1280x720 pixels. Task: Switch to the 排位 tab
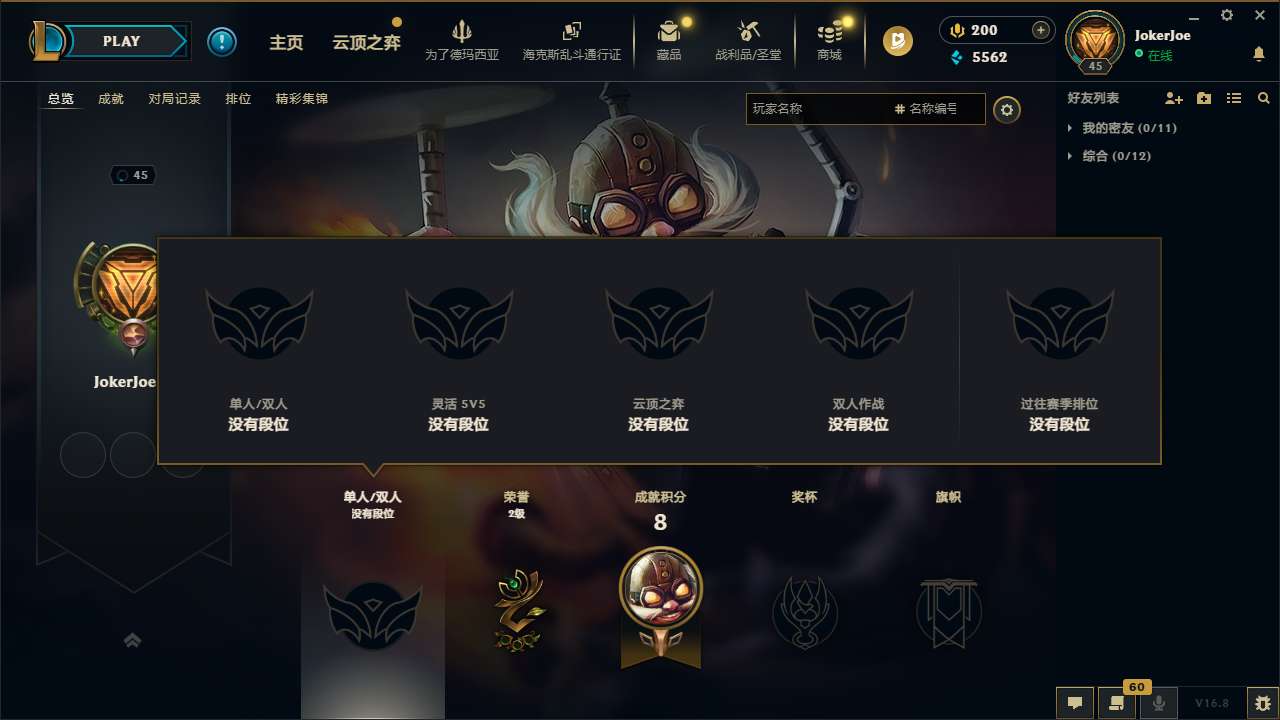click(x=239, y=98)
